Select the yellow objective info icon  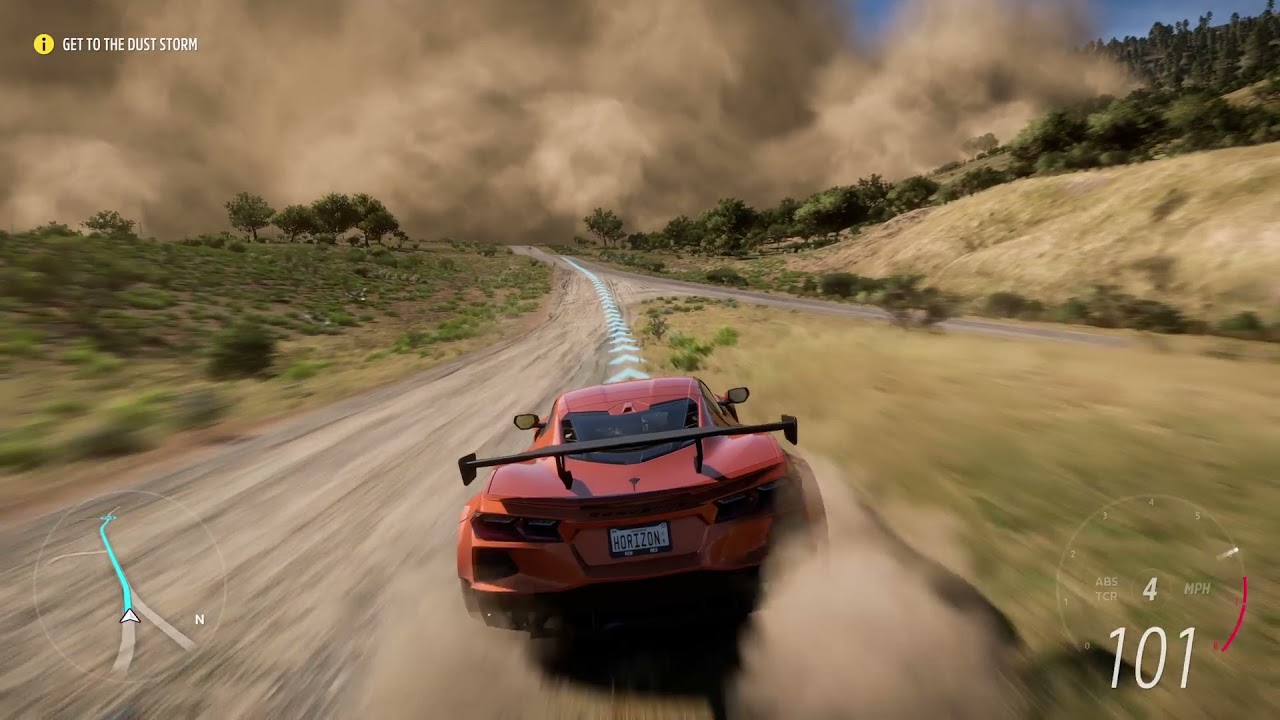click(x=43, y=44)
